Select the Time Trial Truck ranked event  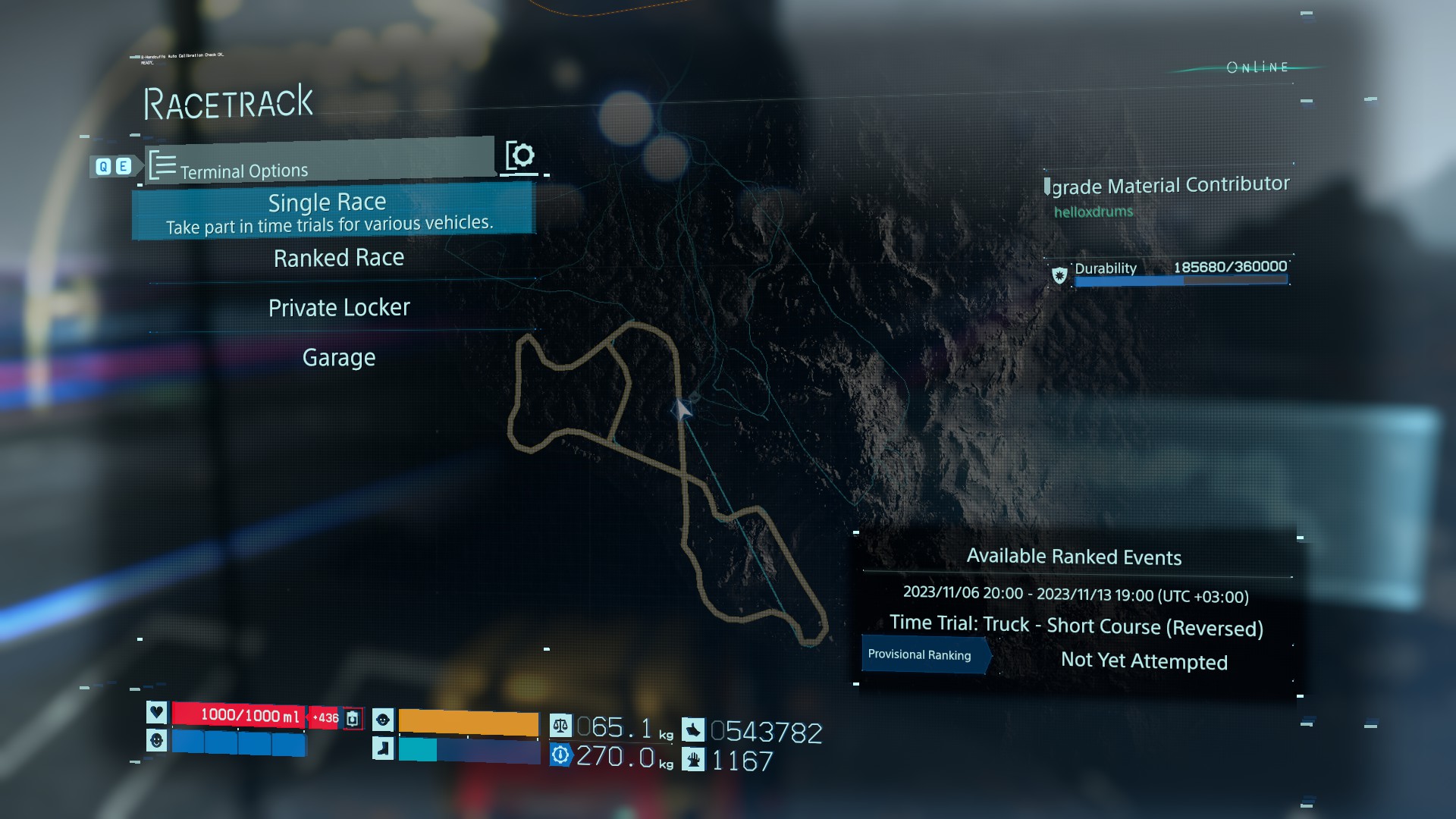[x=1075, y=626]
